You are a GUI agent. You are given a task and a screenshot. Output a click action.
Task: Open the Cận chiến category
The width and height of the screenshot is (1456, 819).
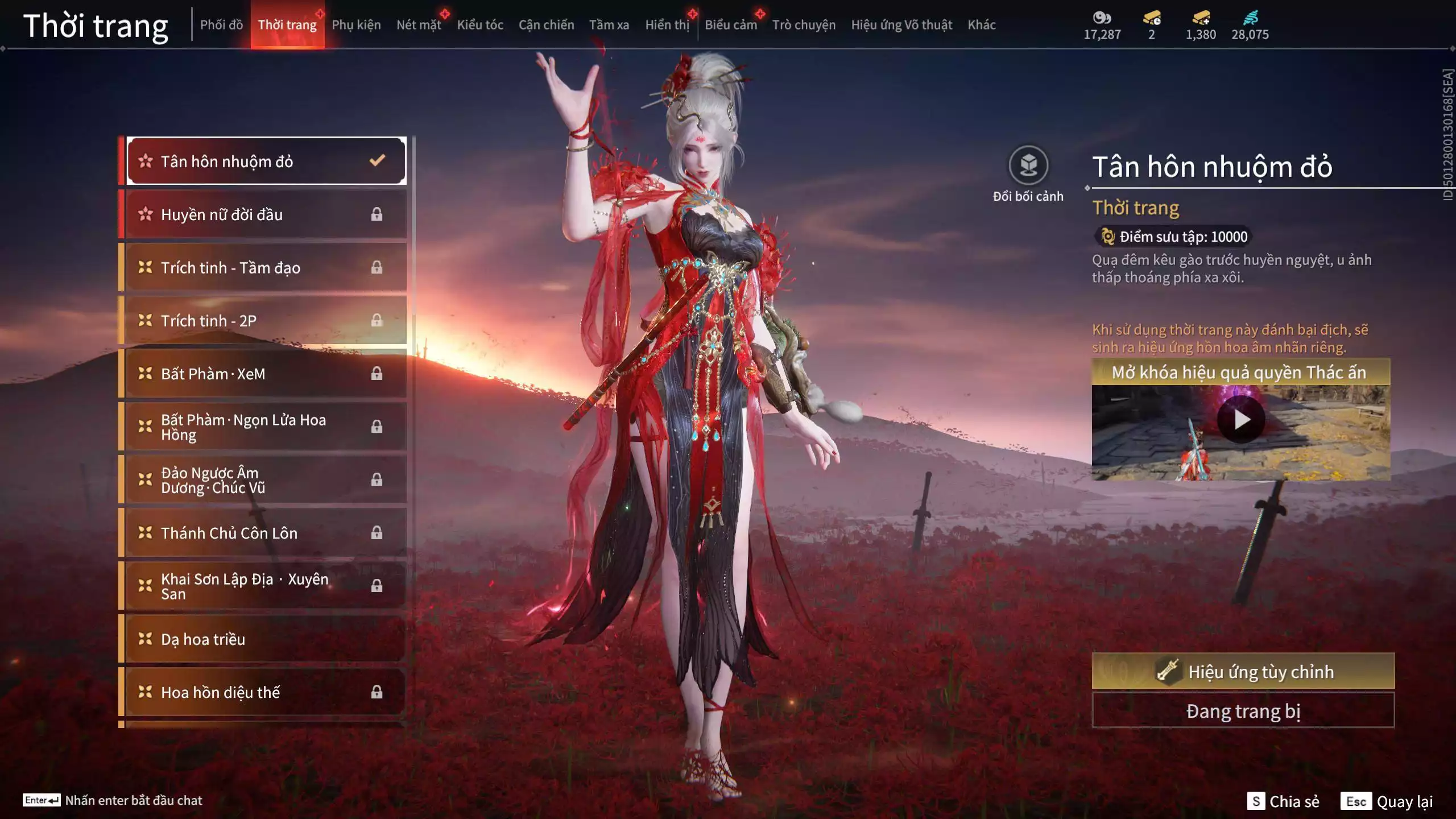click(x=546, y=25)
